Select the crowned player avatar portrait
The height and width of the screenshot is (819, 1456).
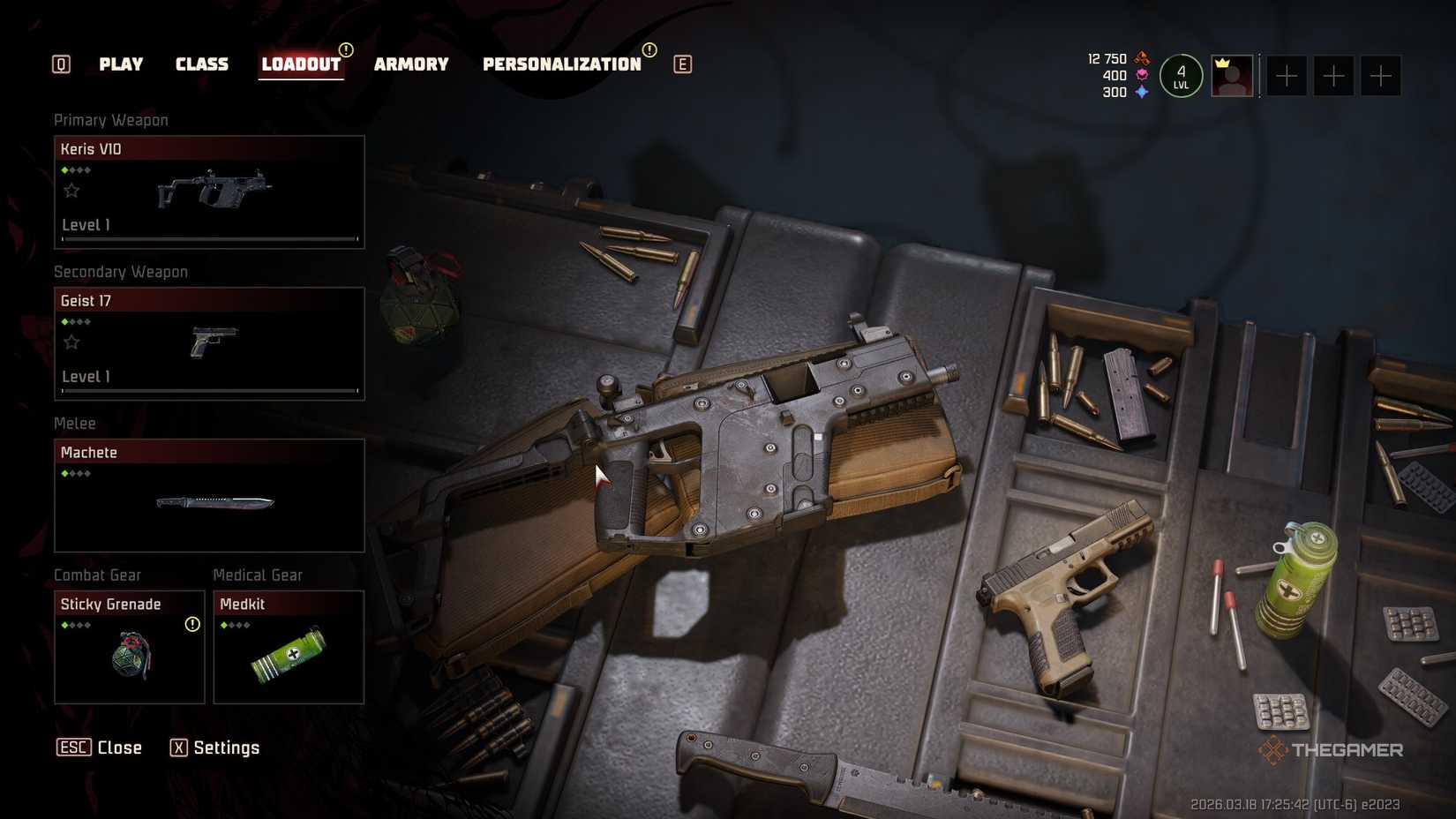[1232, 76]
